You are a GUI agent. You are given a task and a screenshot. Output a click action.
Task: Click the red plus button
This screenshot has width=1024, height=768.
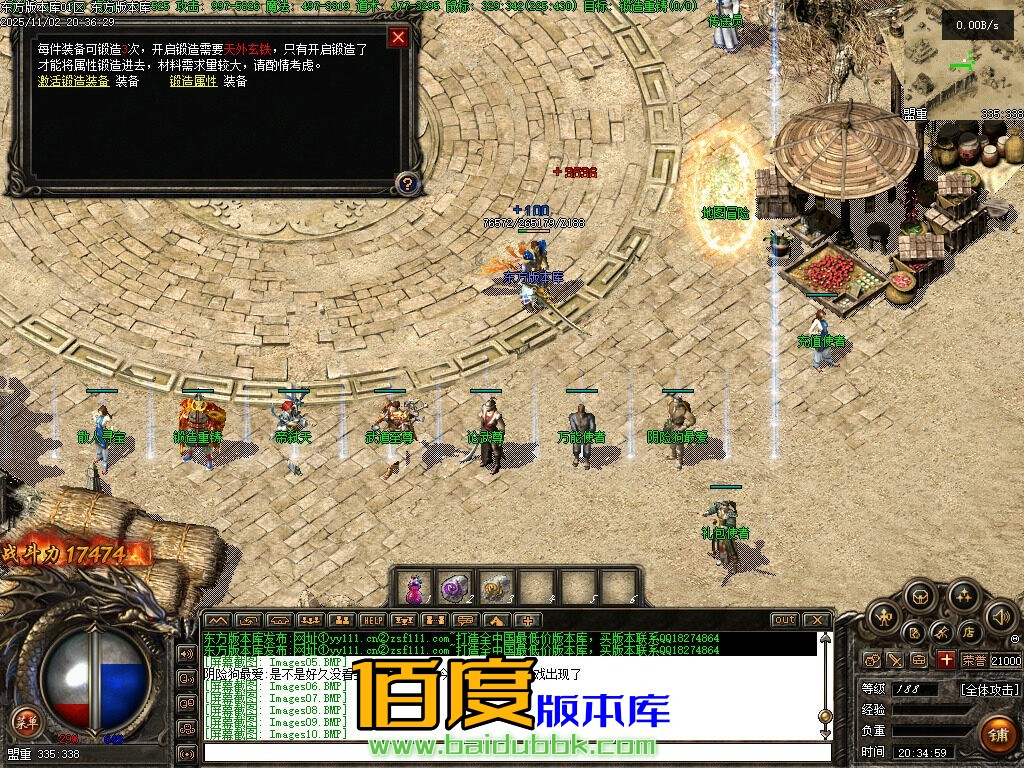pyautogui.click(x=946, y=660)
